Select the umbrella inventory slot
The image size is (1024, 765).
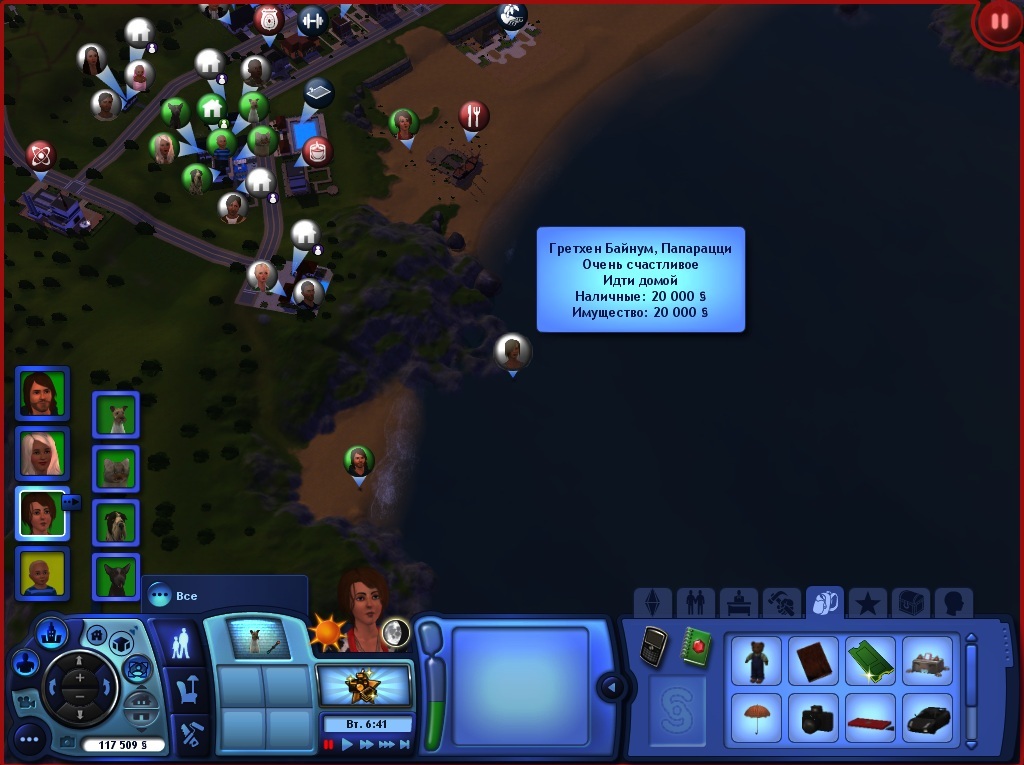point(756,717)
